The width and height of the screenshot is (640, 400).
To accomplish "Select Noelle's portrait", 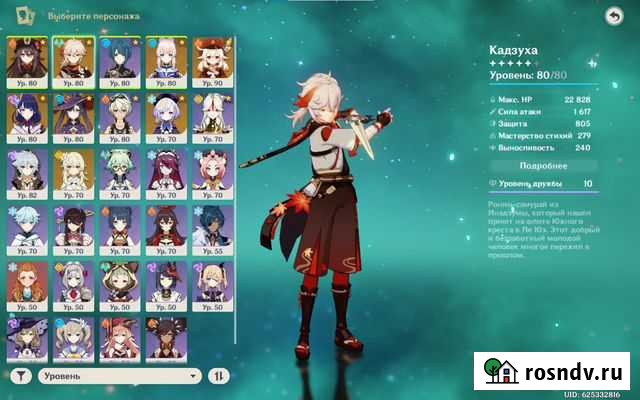I will 70,284.
